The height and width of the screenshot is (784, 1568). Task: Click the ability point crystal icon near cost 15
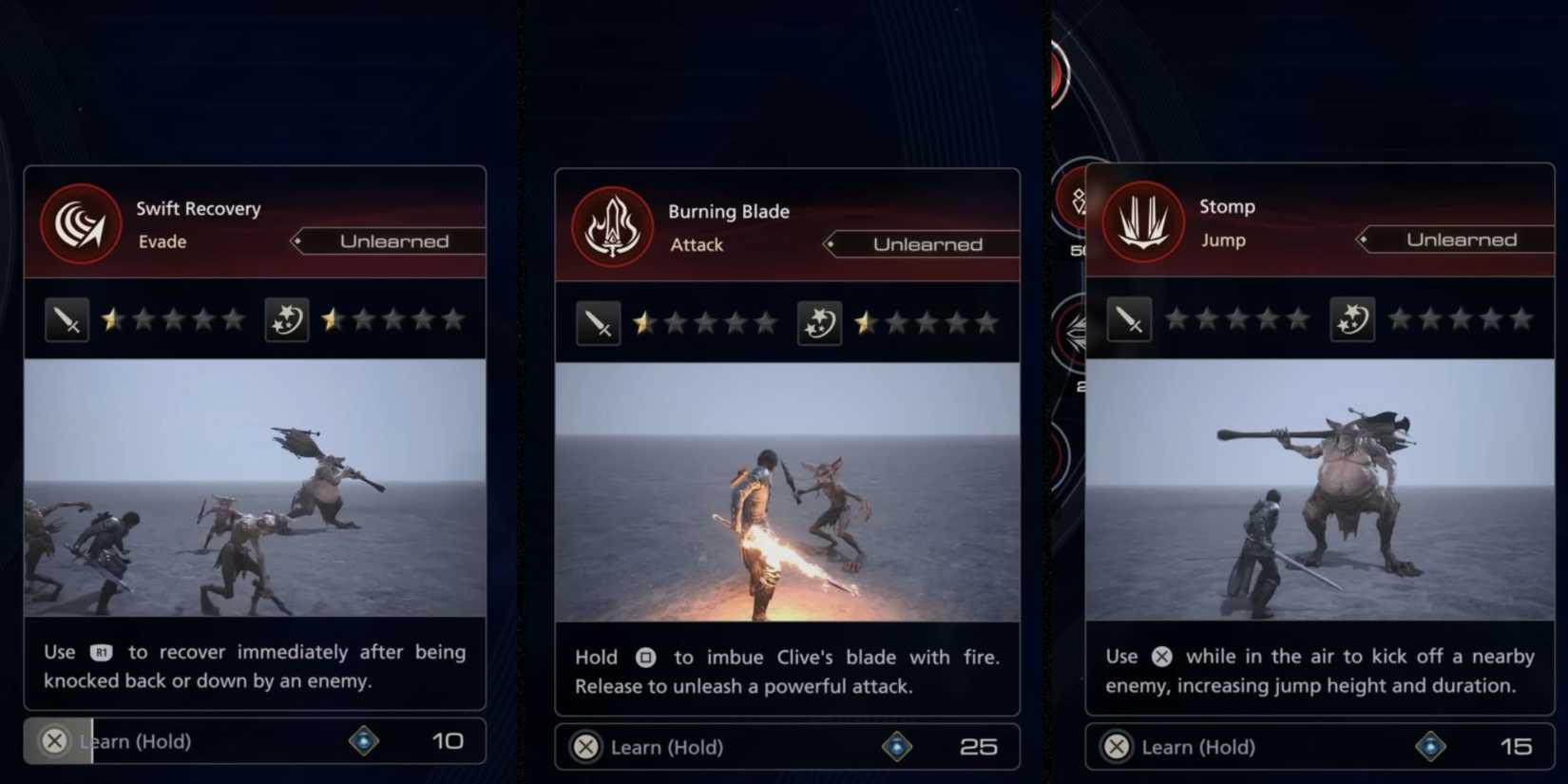coord(1431,747)
